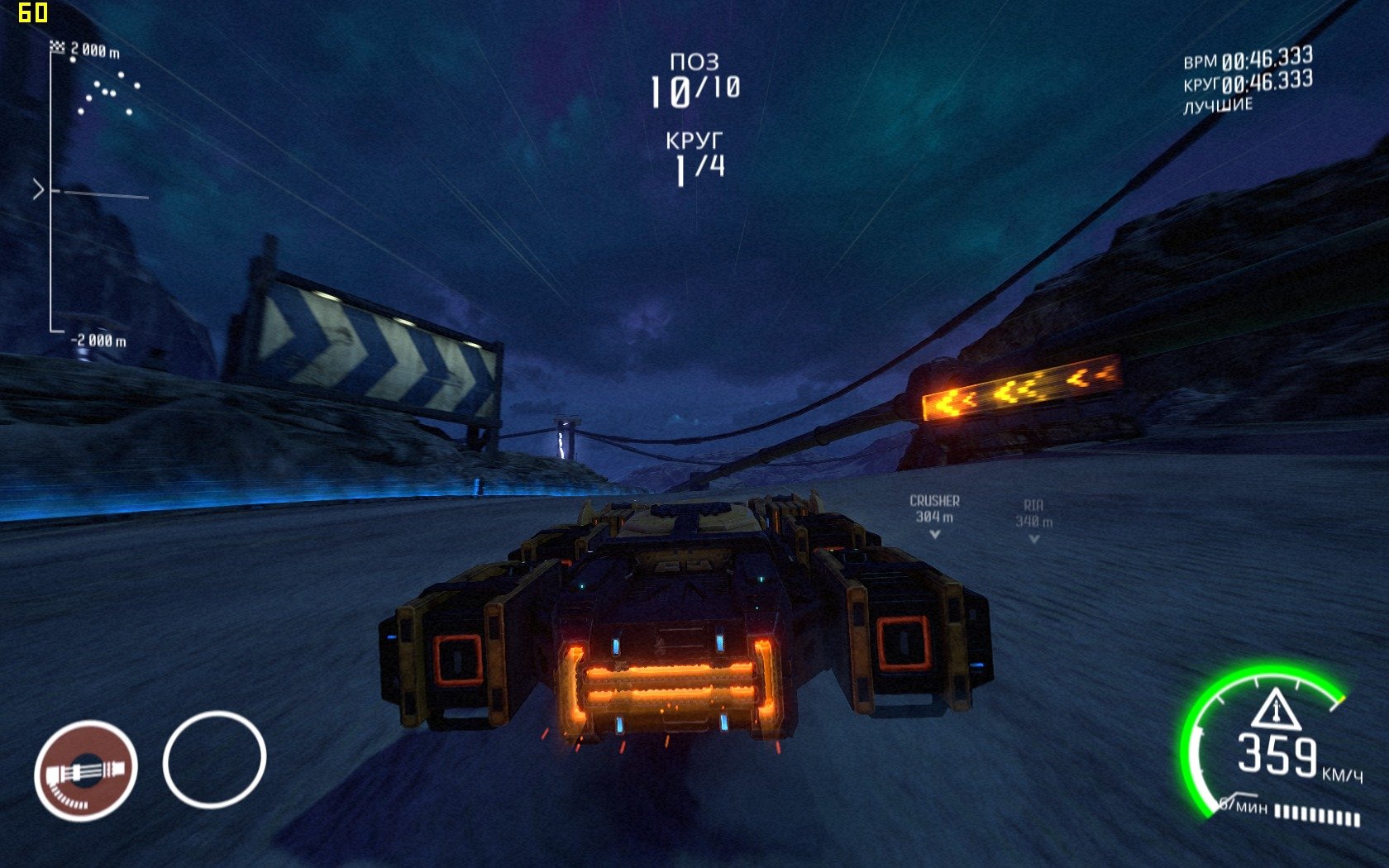Screen dimensions: 1389x868
Task: Click the warning triangle icon in the speedometer
Action: pyautogui.click(x=1276, y=709)
